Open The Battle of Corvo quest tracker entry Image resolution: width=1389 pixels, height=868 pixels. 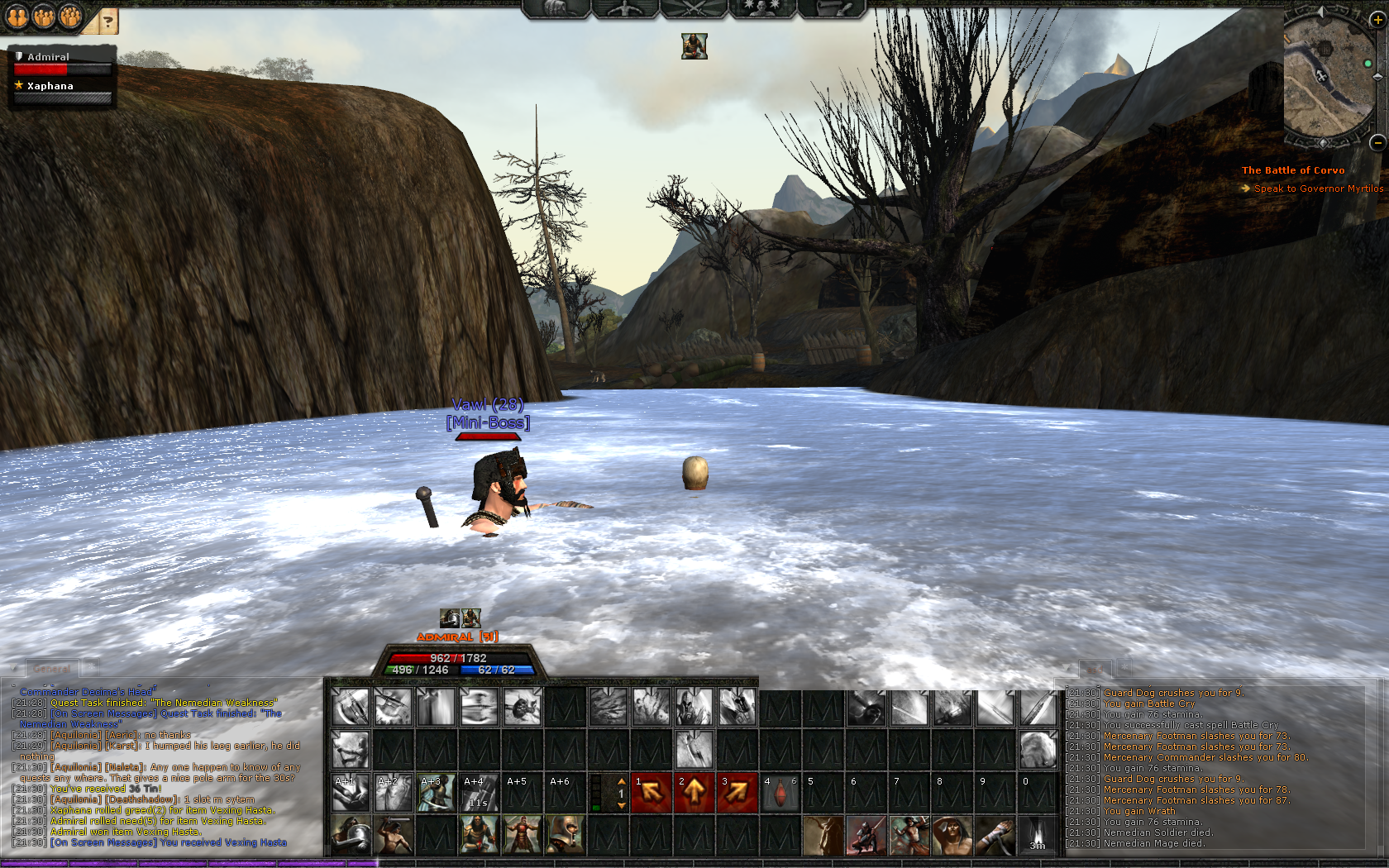pos(1292,170)
